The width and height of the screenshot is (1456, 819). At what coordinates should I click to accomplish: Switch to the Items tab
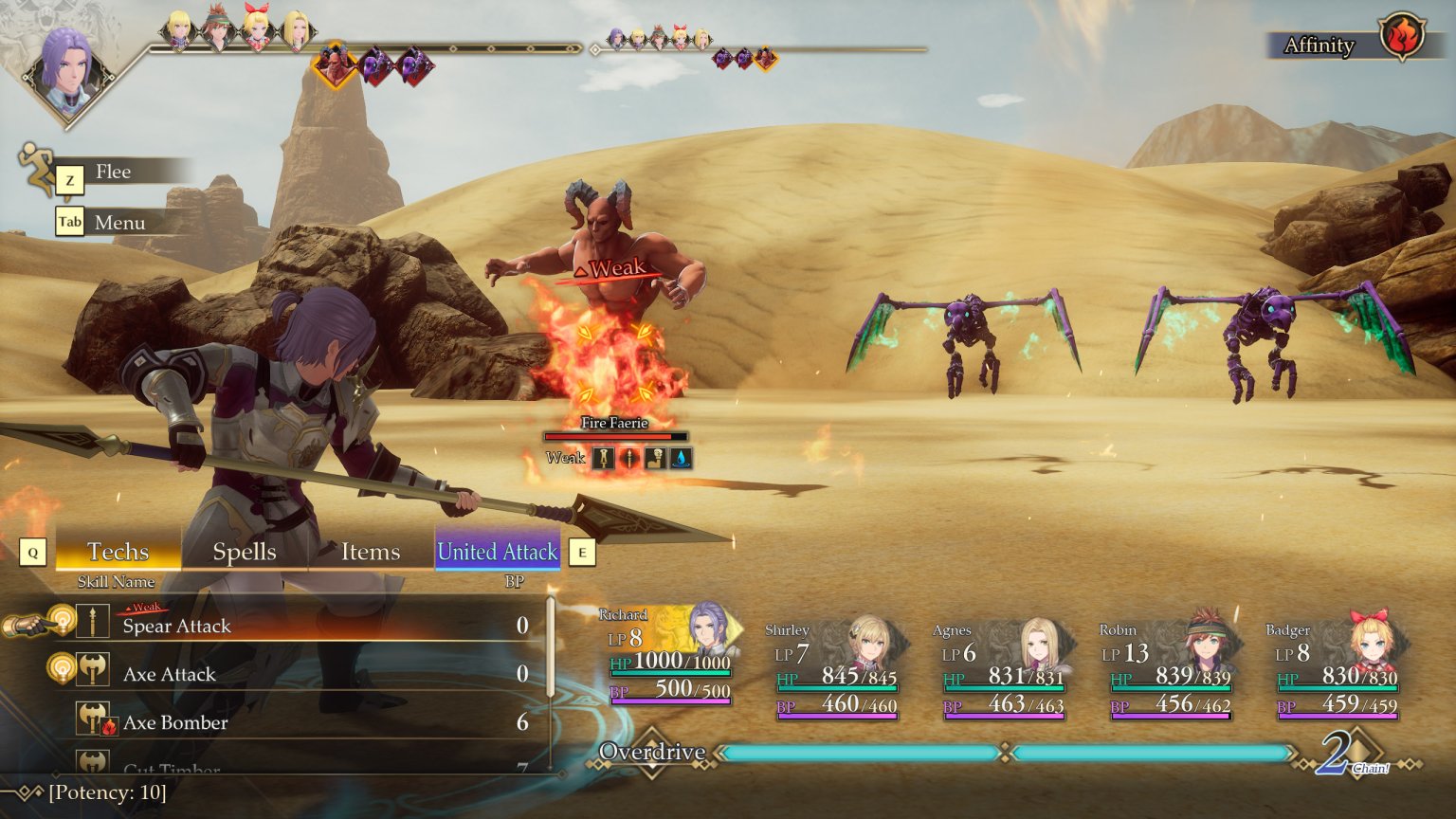click(x=369, y=552)
